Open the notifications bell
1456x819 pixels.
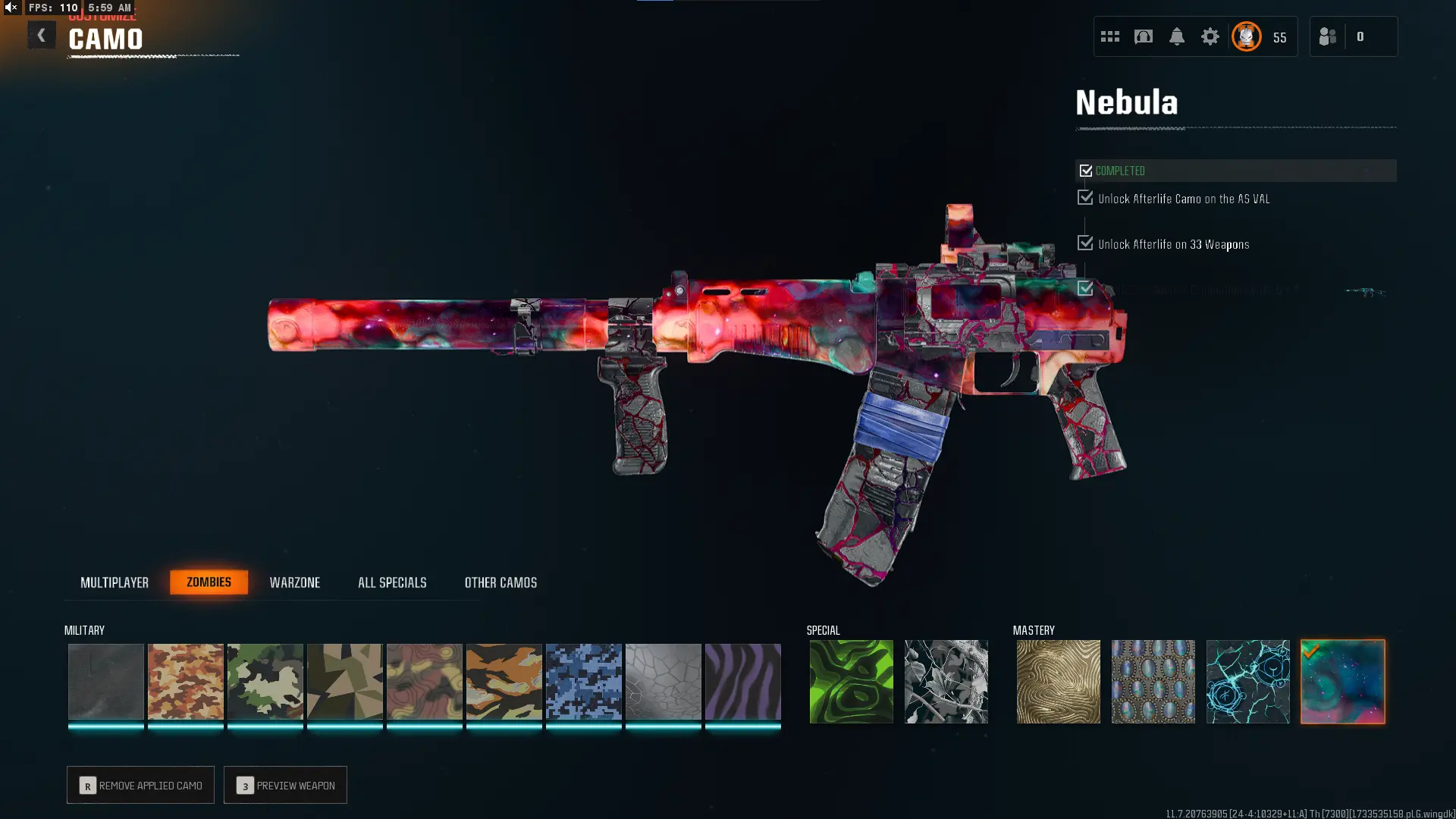click(1176, 36)
